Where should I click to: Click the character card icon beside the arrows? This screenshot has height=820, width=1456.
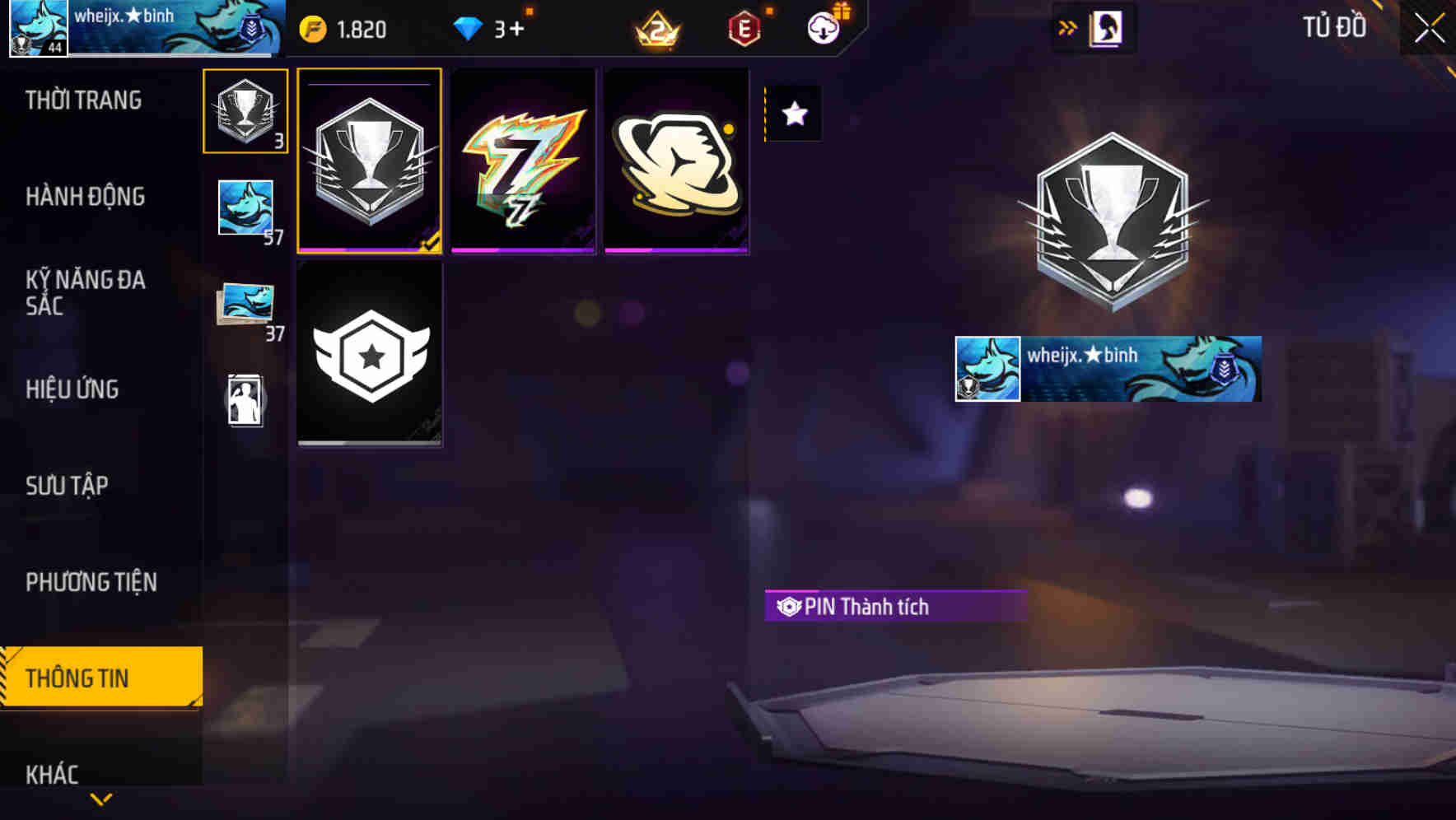pyautogui.click(x=1108, y=26)
